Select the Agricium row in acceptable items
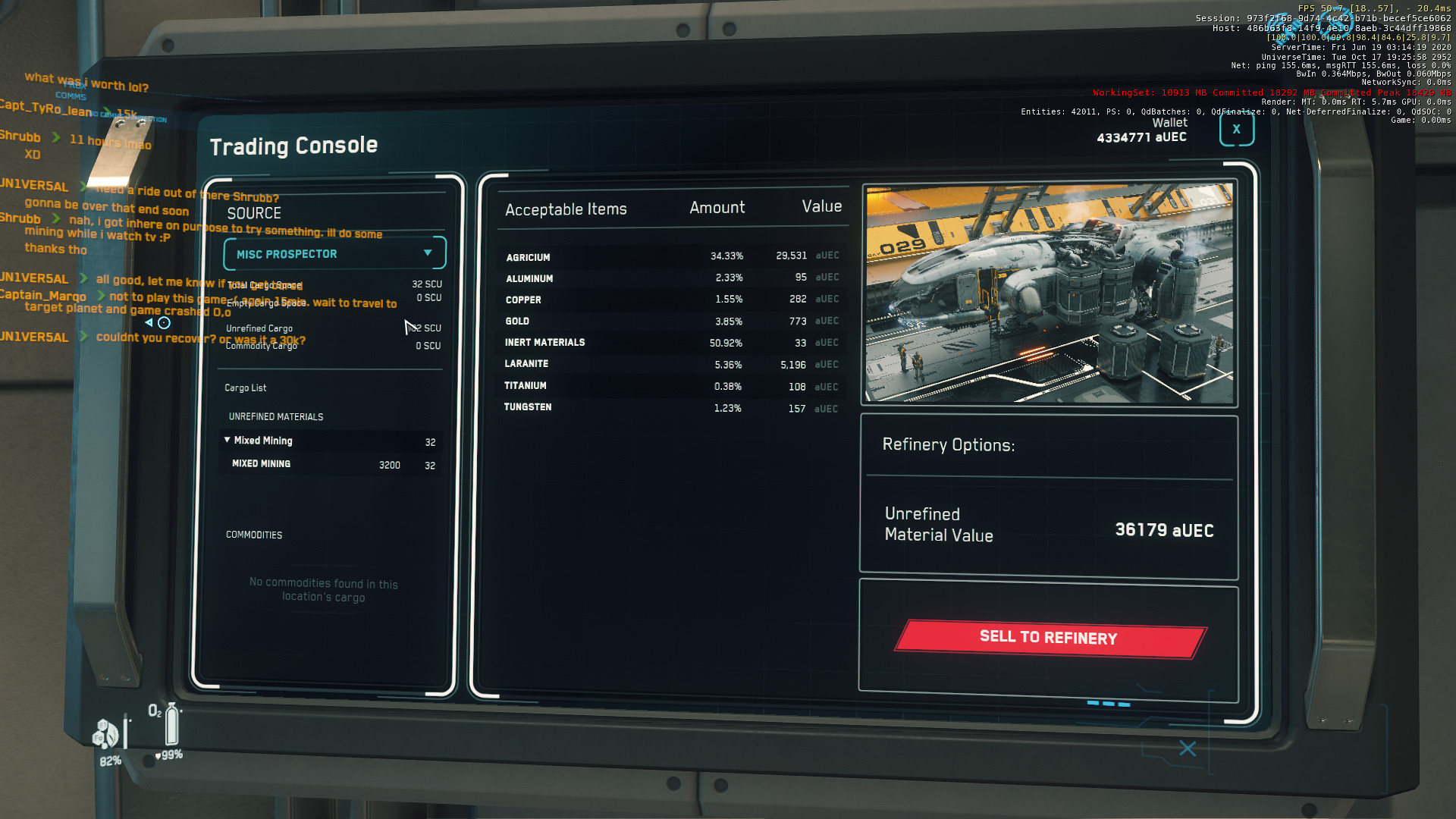The image size is (1456, 819). pos(671,257)
